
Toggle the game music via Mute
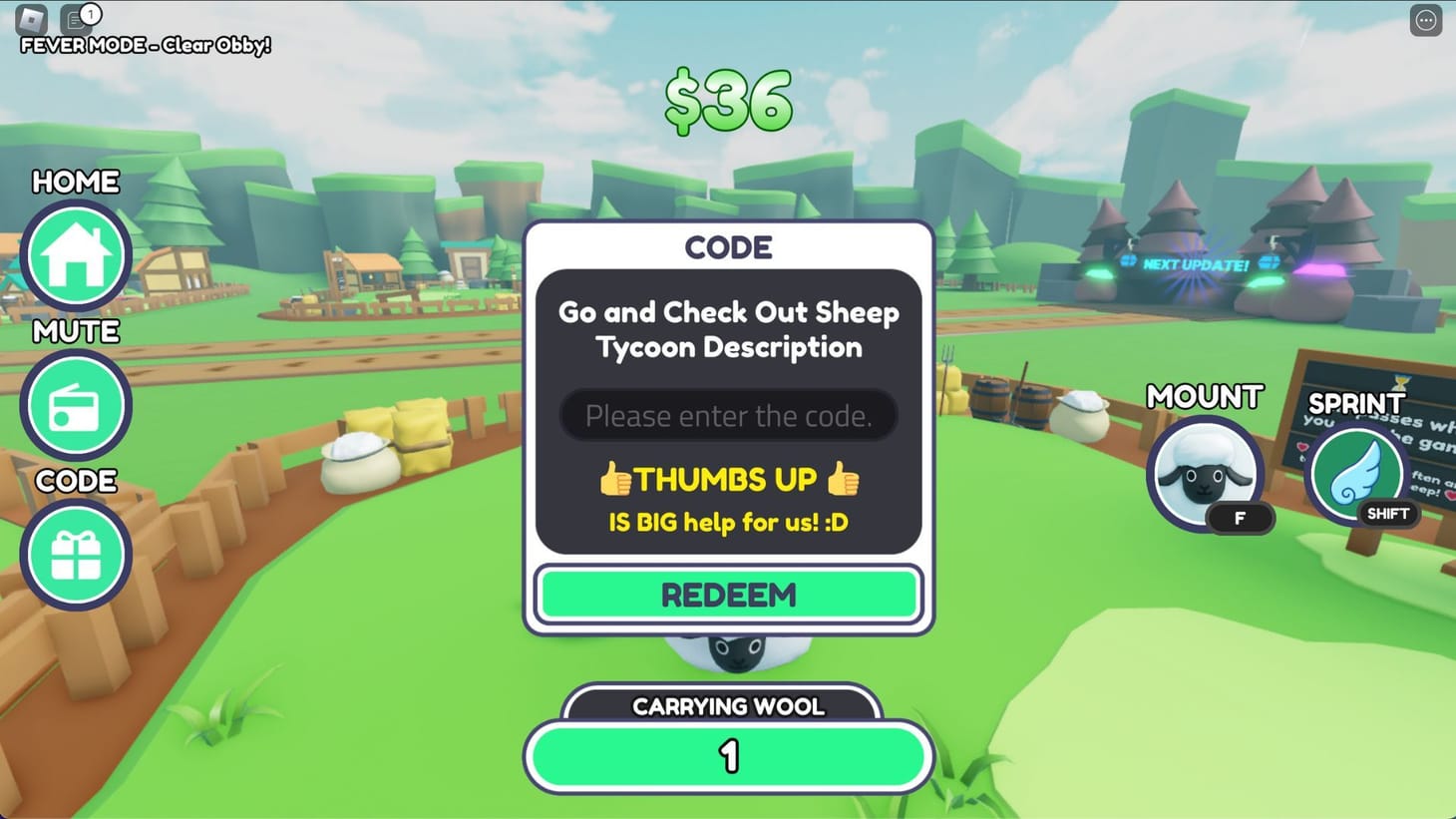click(76, 405)
